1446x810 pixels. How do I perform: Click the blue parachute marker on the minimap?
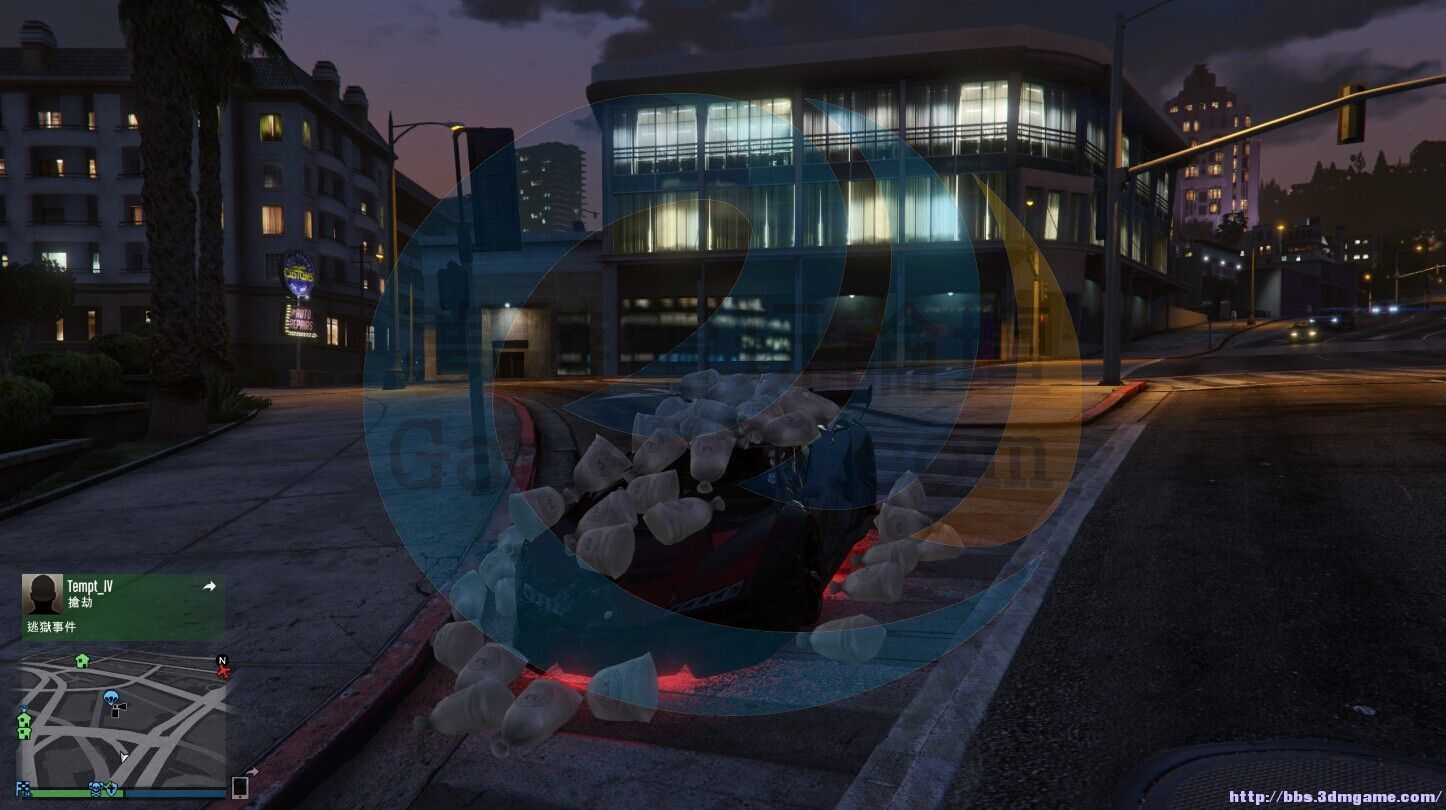tap(110, 697)
